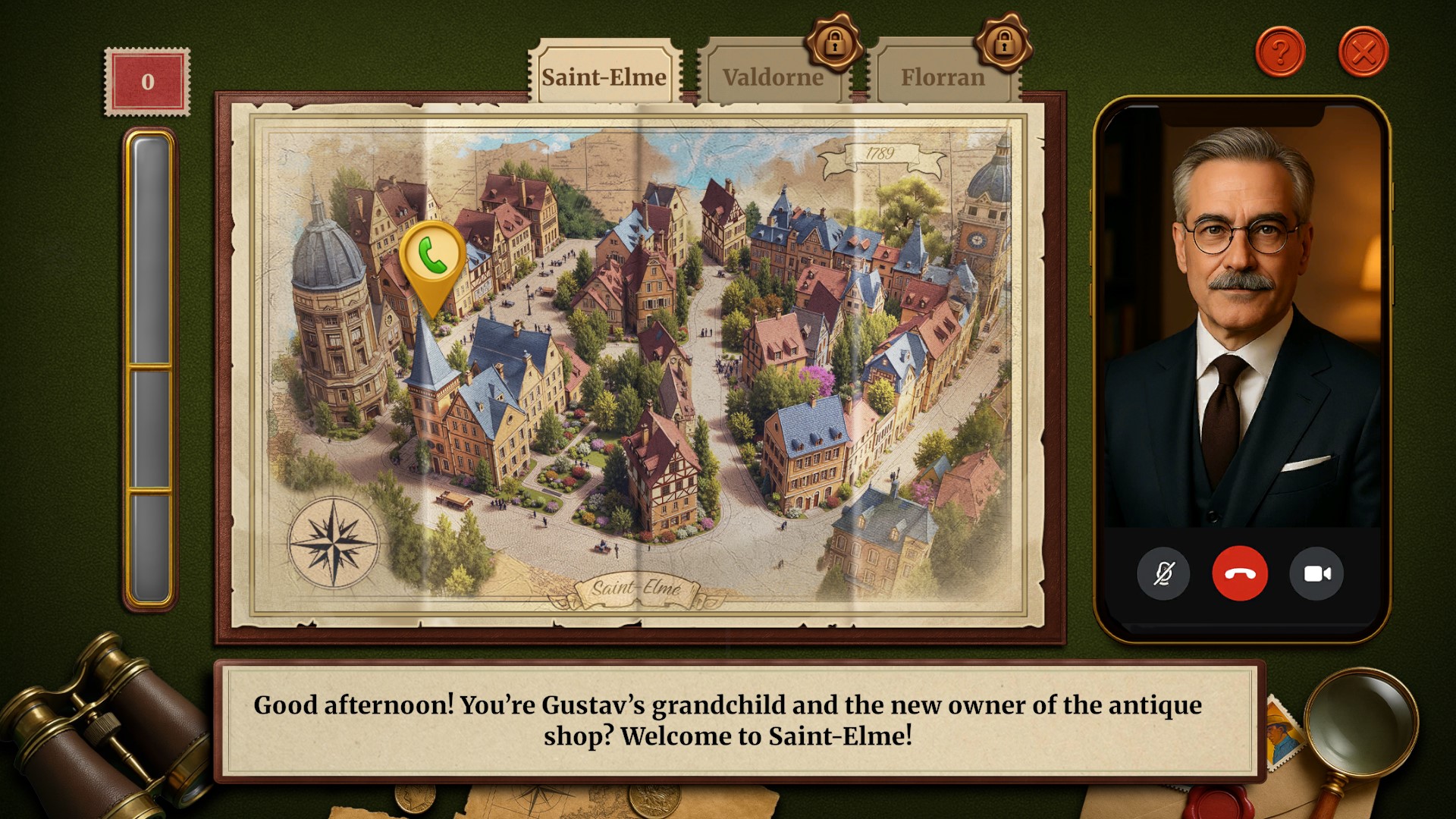
Task: Continue the dialogue text box
Action: click(726, 720)
